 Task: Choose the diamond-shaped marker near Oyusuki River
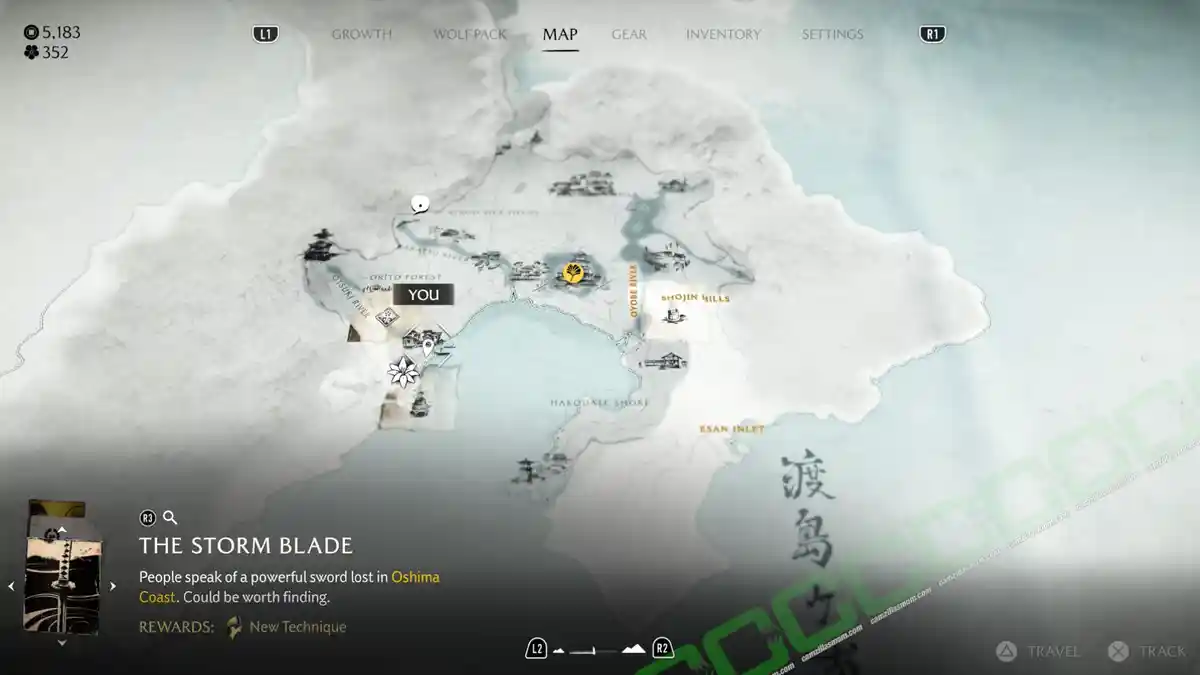(388, 317)
